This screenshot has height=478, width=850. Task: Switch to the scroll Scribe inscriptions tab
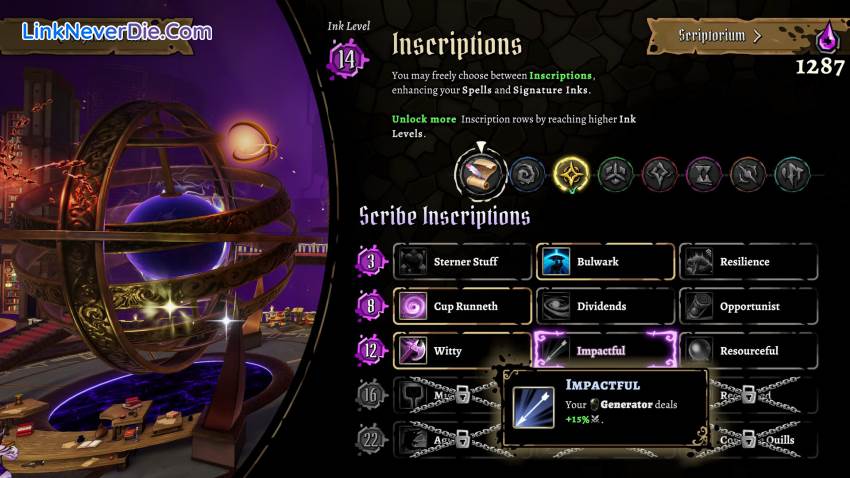[478, 175]
